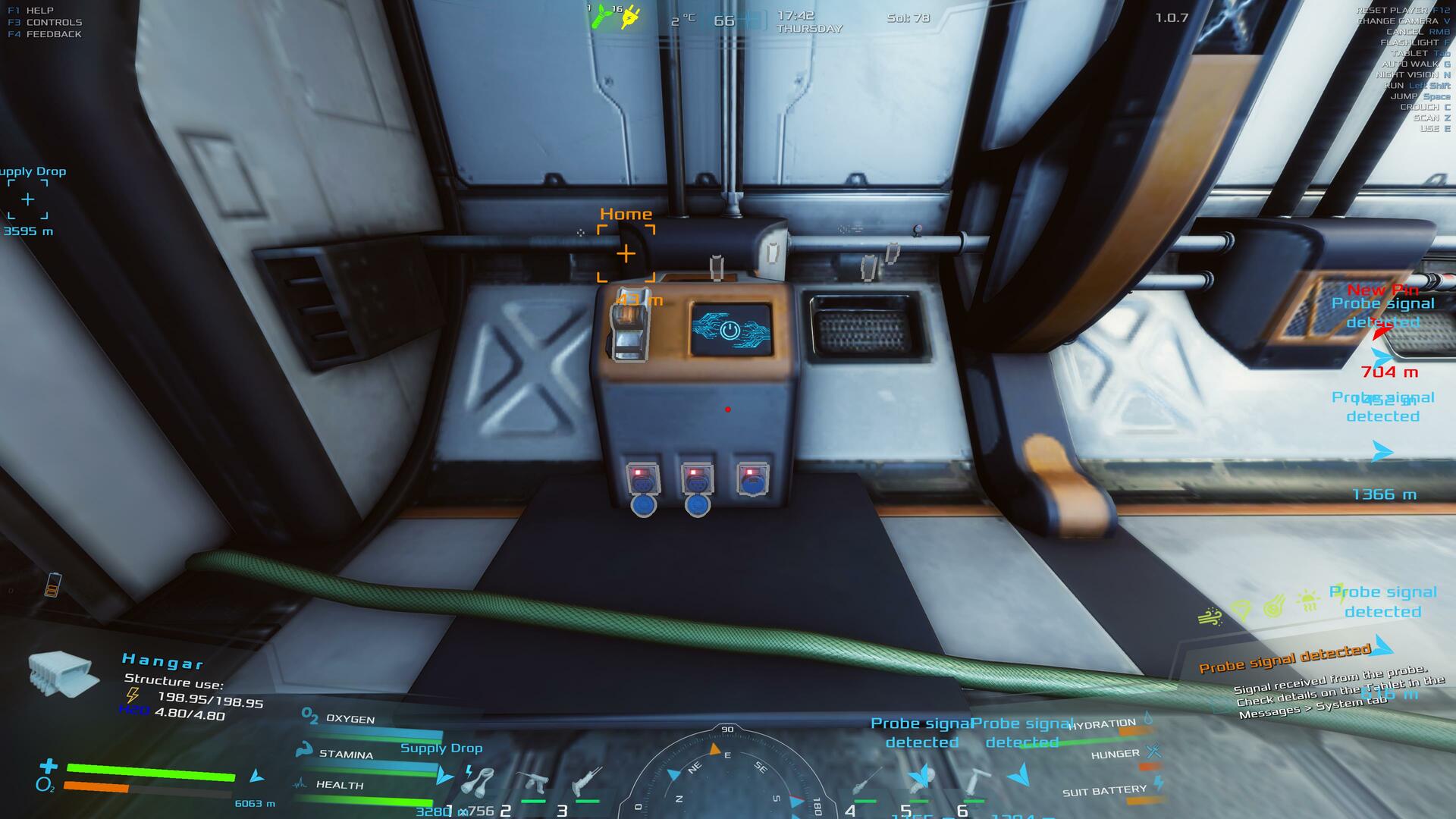Click the meteor weather warning icon
Viewport: 1456px width, 819px height.
coord(1274,607)
